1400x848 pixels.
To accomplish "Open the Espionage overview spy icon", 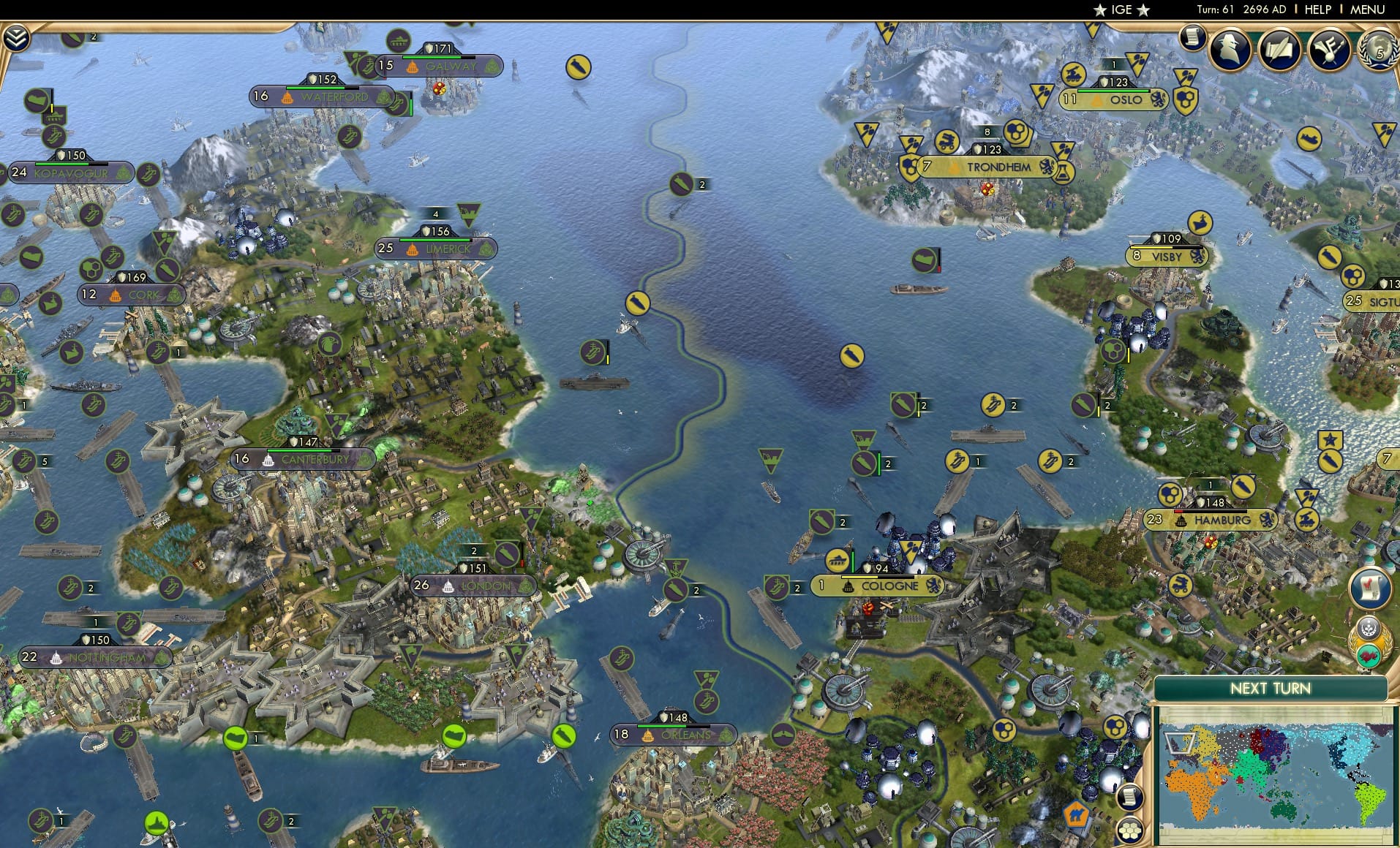I will point(1232,50).
